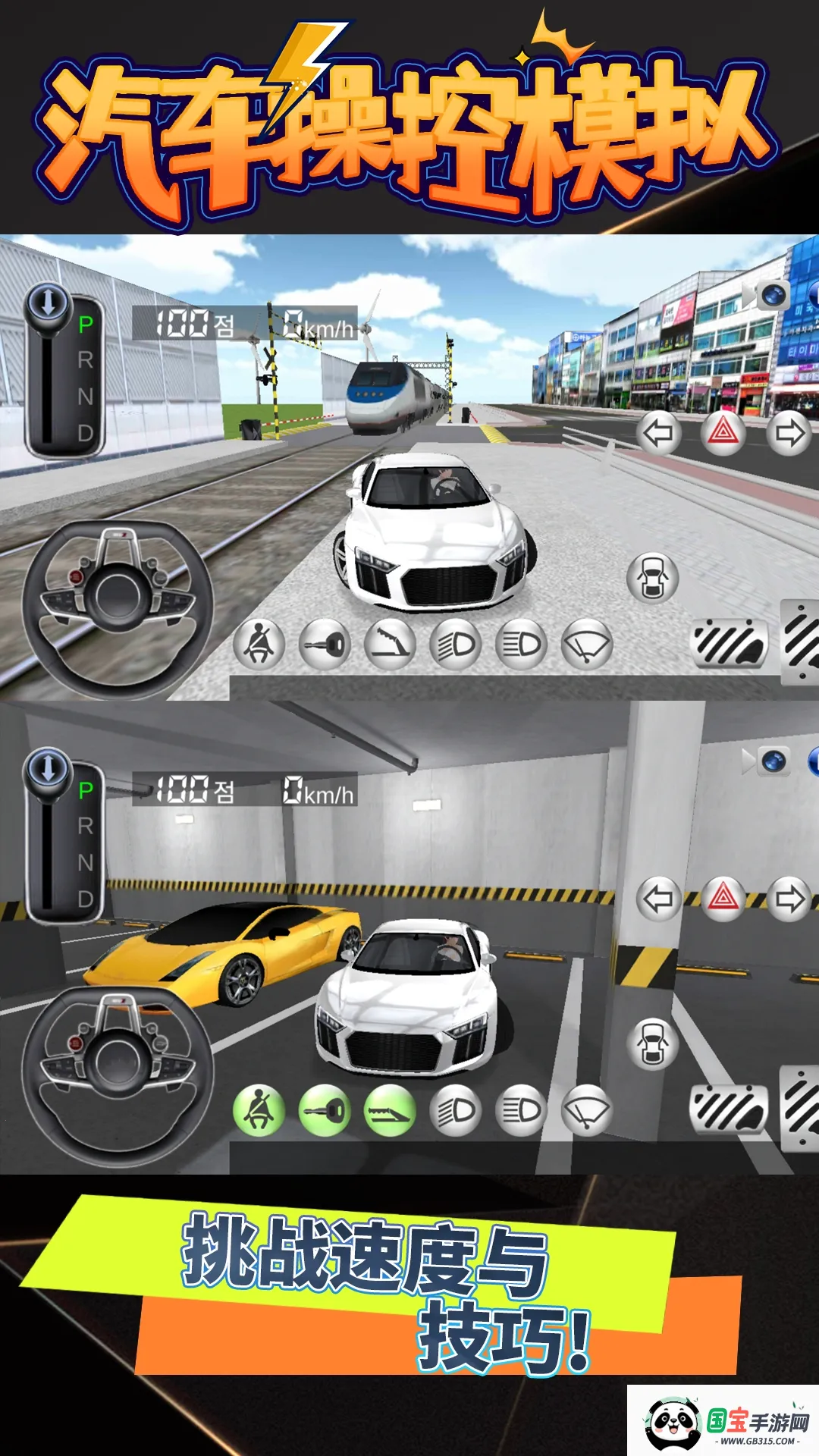The width and height of the screenshot is (819, 1456).
Task: Signal right in the railway crossing scene
Action: pos(789,433)
